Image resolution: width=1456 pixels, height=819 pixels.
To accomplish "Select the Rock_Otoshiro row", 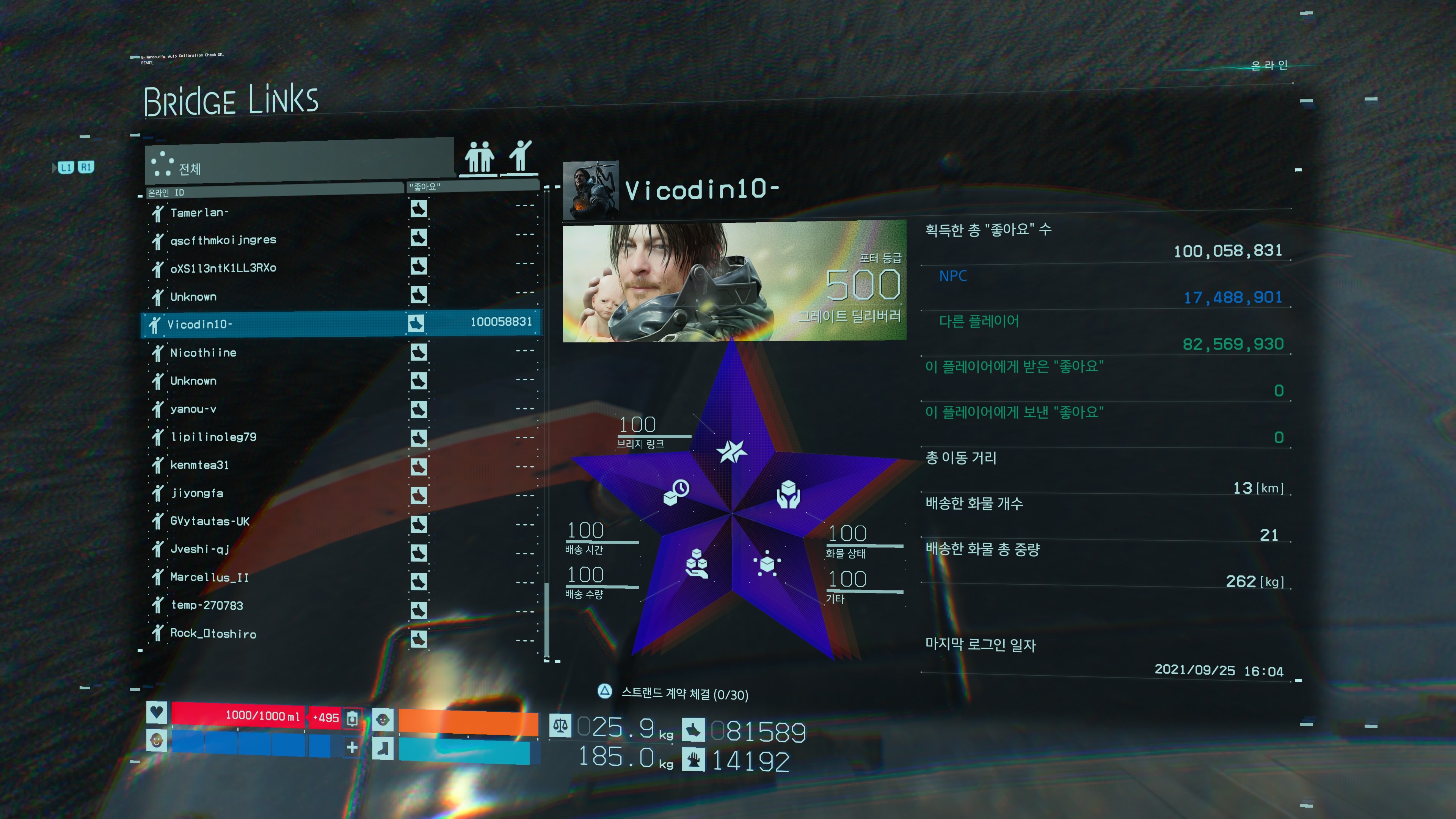I will point(213,634).
